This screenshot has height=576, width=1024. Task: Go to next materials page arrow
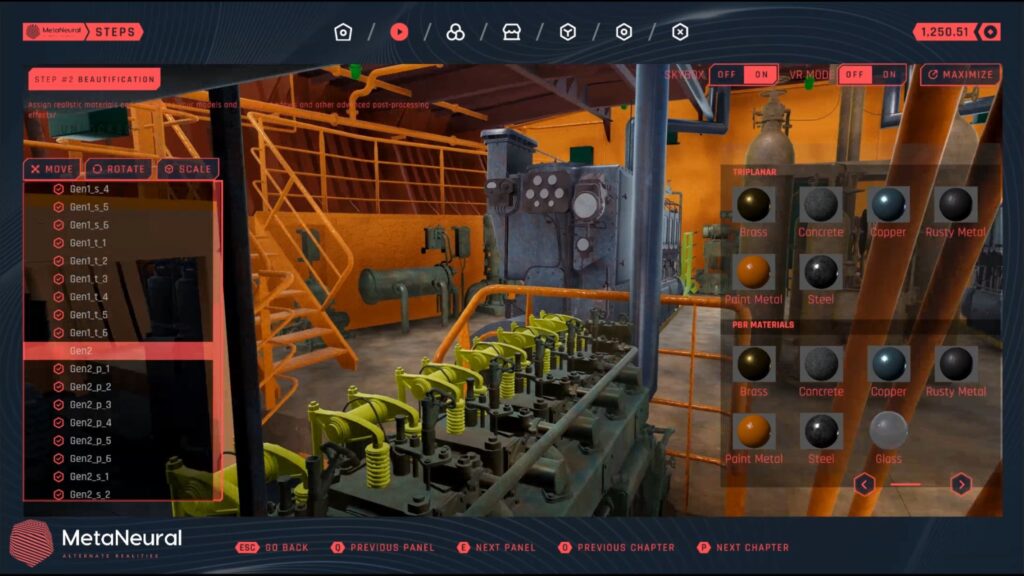pyautogui.click(x=960, y=485)
